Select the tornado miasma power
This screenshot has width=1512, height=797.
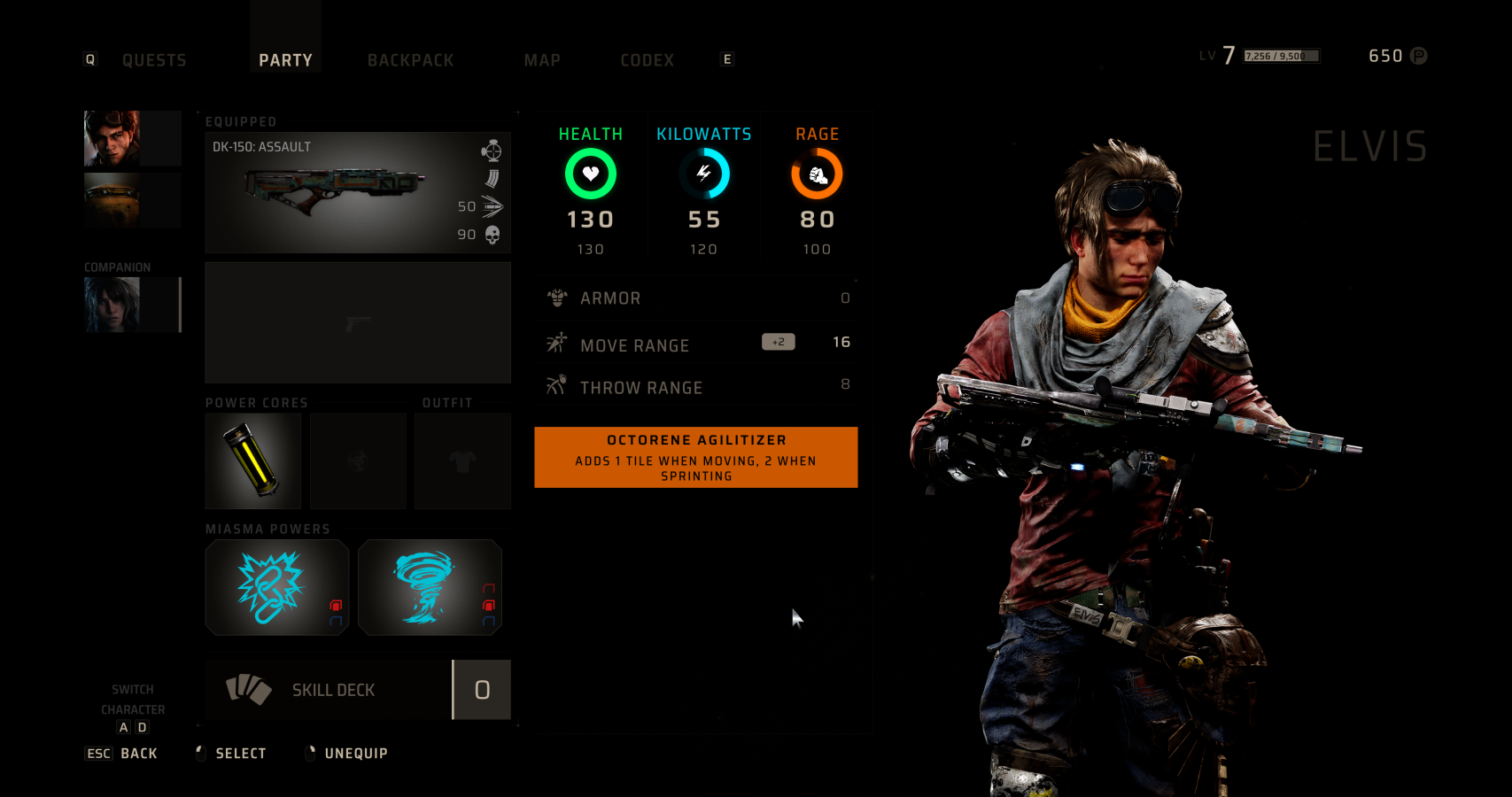[x=430, y=587]
